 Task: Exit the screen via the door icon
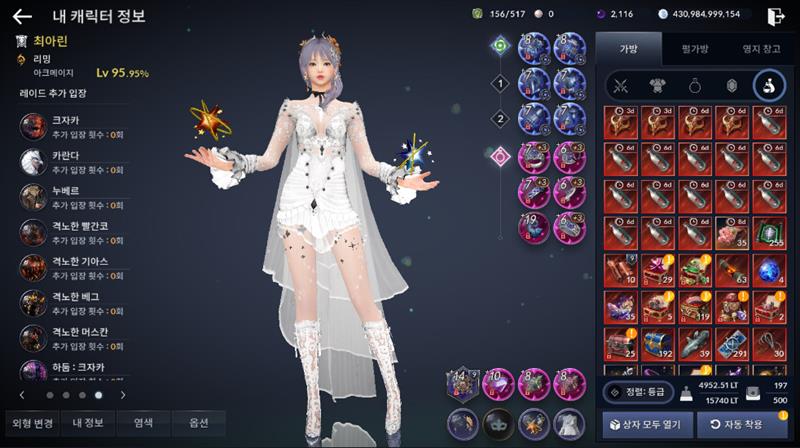(774, 16)
